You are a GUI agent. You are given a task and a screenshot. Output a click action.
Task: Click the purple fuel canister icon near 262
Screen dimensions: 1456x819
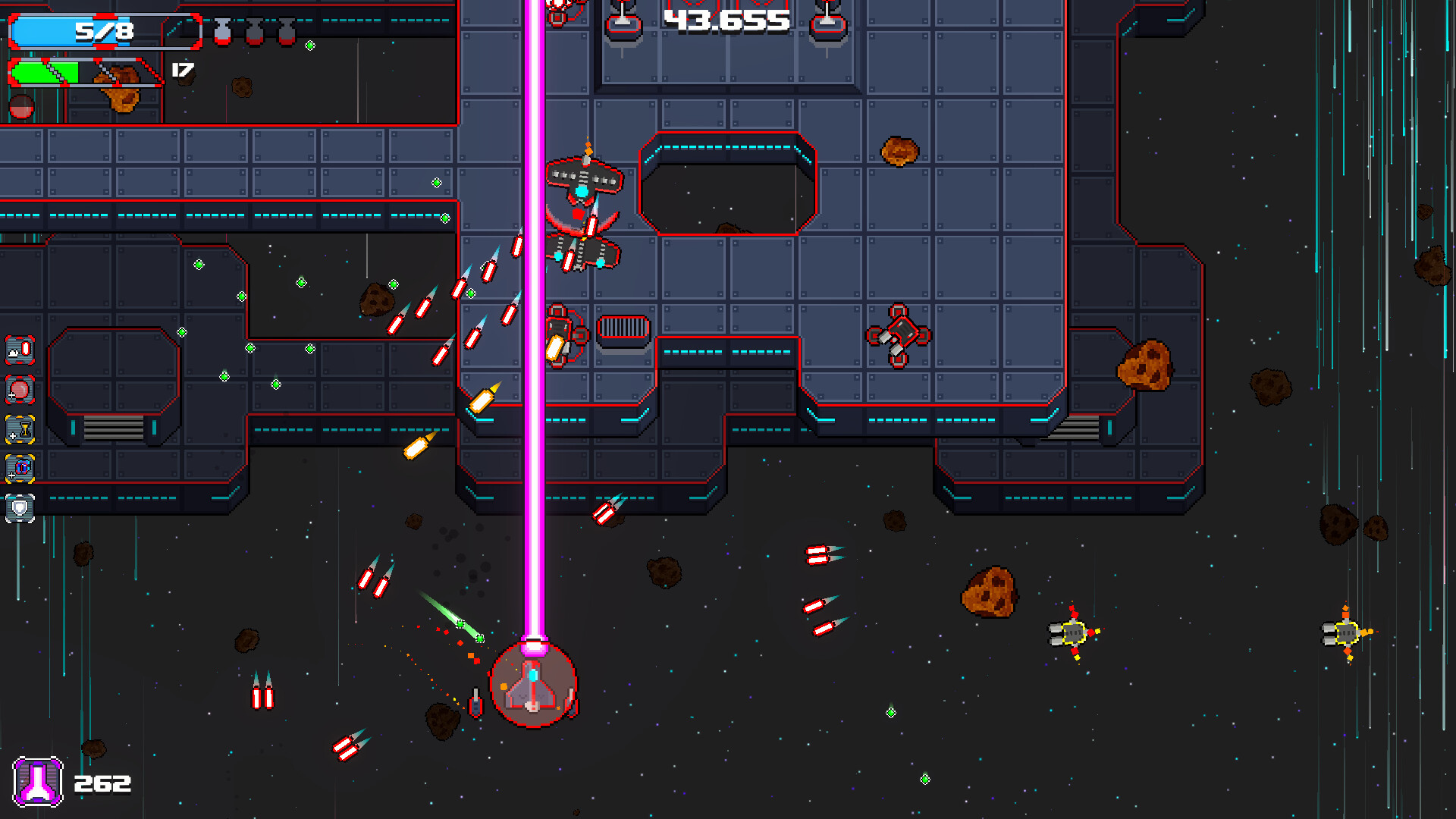tap(39, 783)
